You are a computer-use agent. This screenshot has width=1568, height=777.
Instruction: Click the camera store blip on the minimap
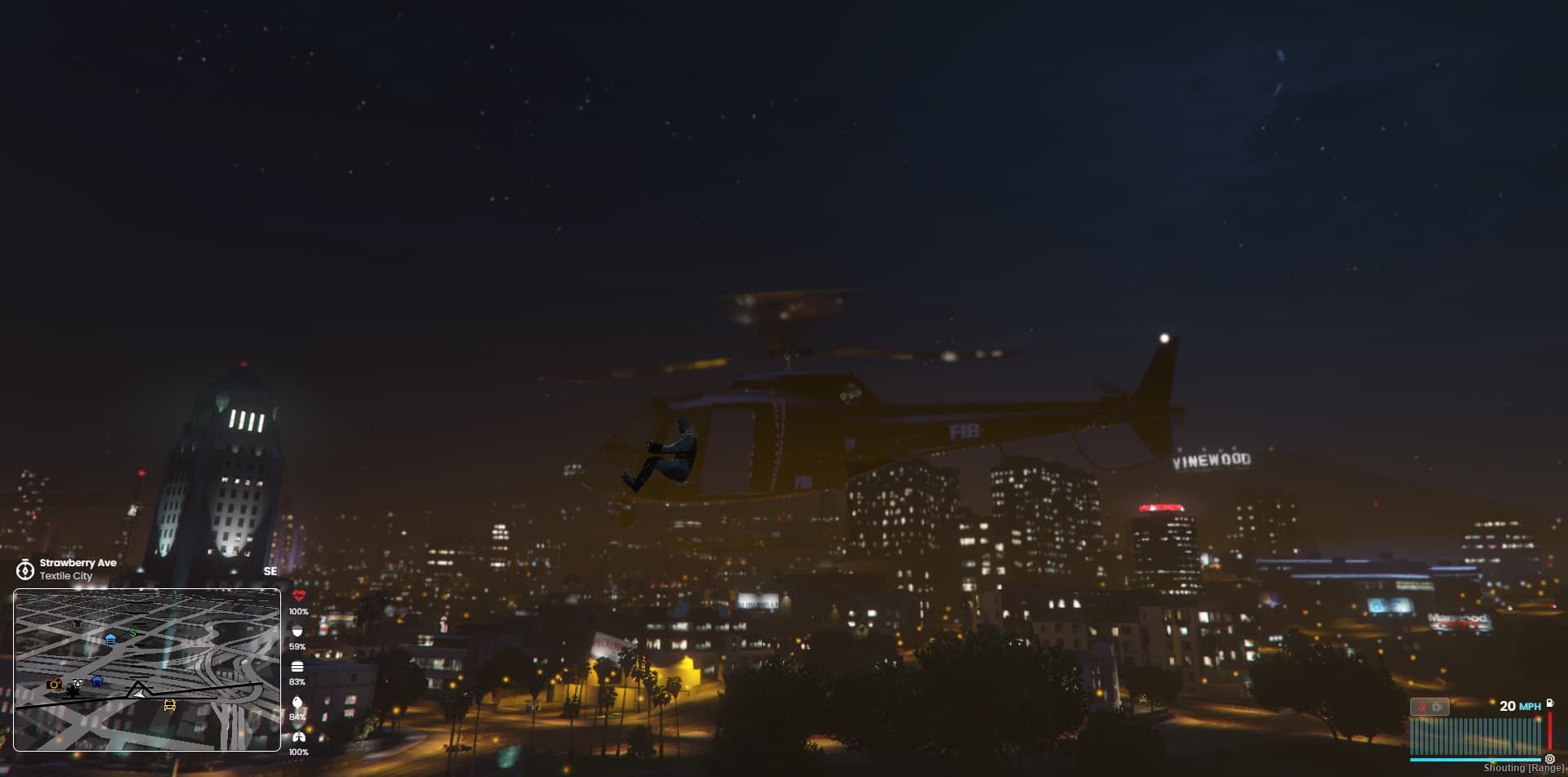54,685
